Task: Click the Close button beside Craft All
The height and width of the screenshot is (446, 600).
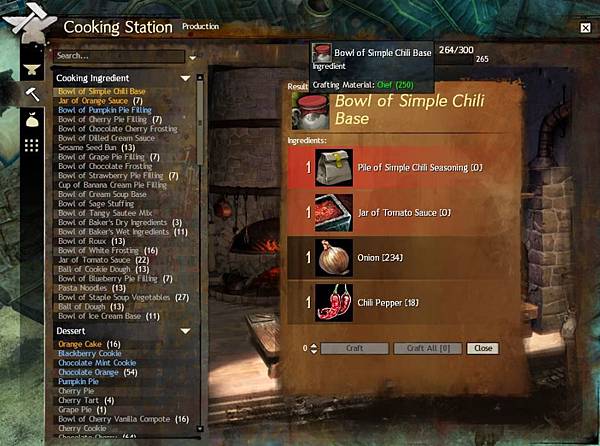Action: tap(483, 348)
